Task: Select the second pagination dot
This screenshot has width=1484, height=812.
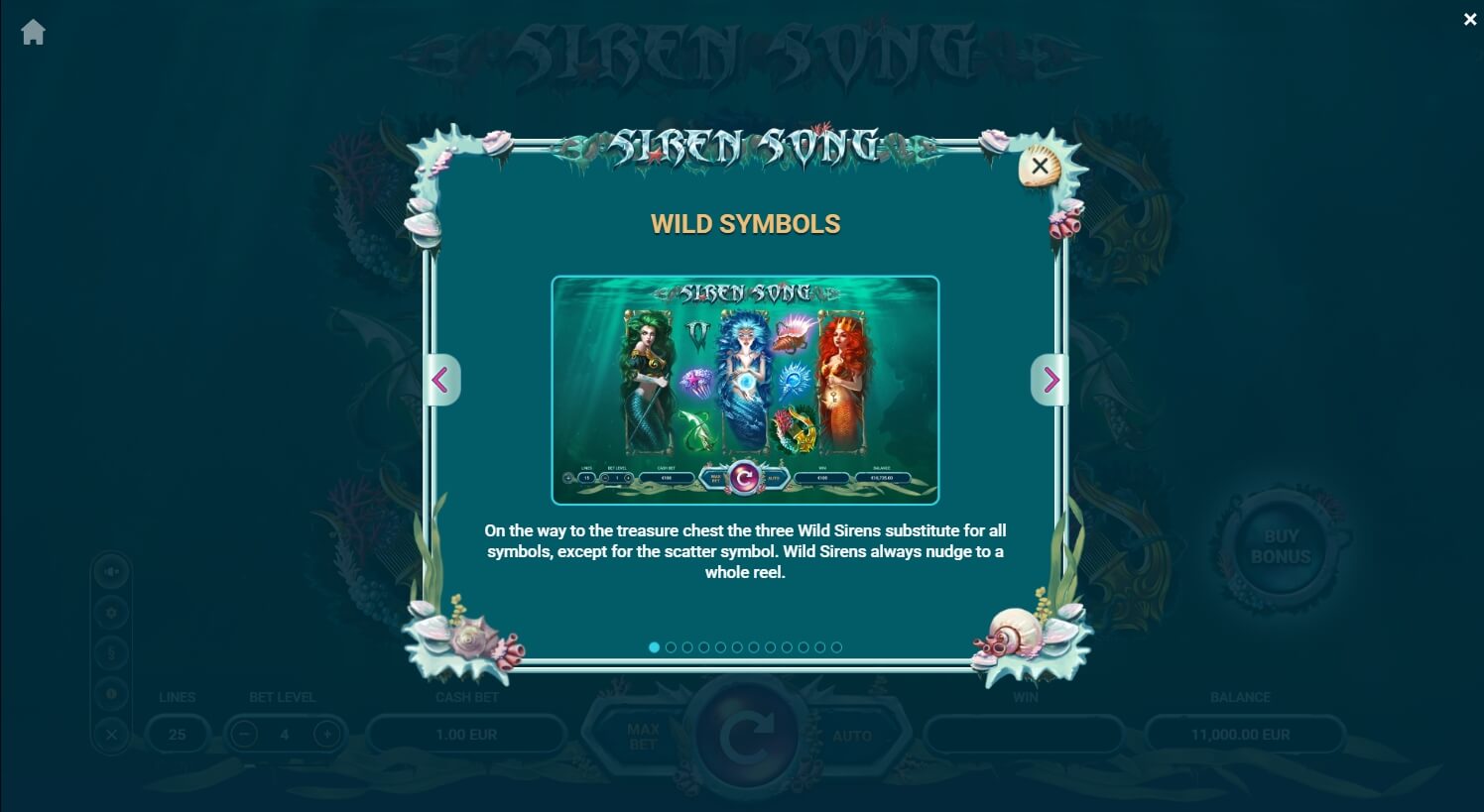Action: coord(671,647)
